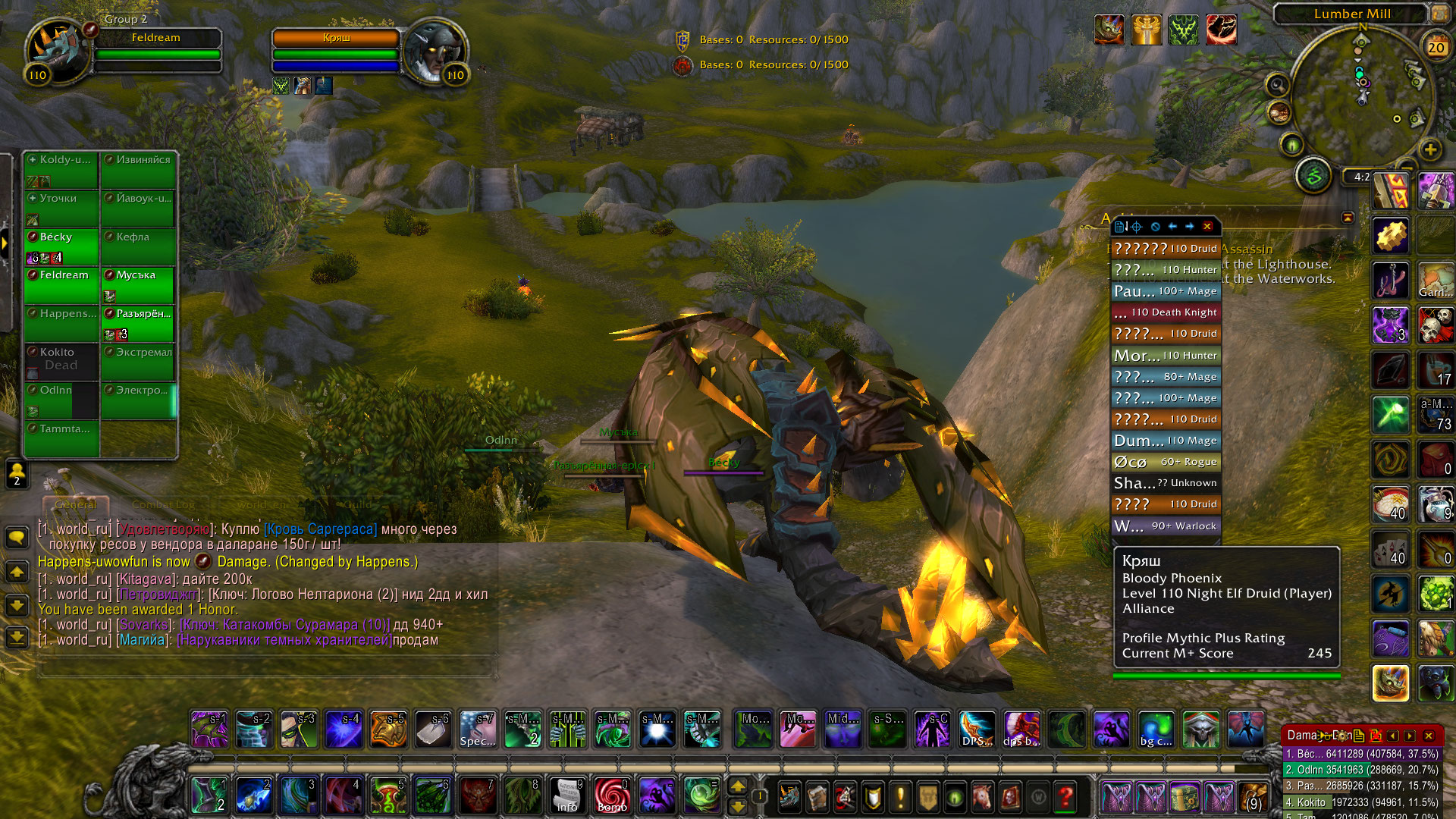Select the 110 Death Knight enemy row
1456x819 pixels.
click(1166, 312)
